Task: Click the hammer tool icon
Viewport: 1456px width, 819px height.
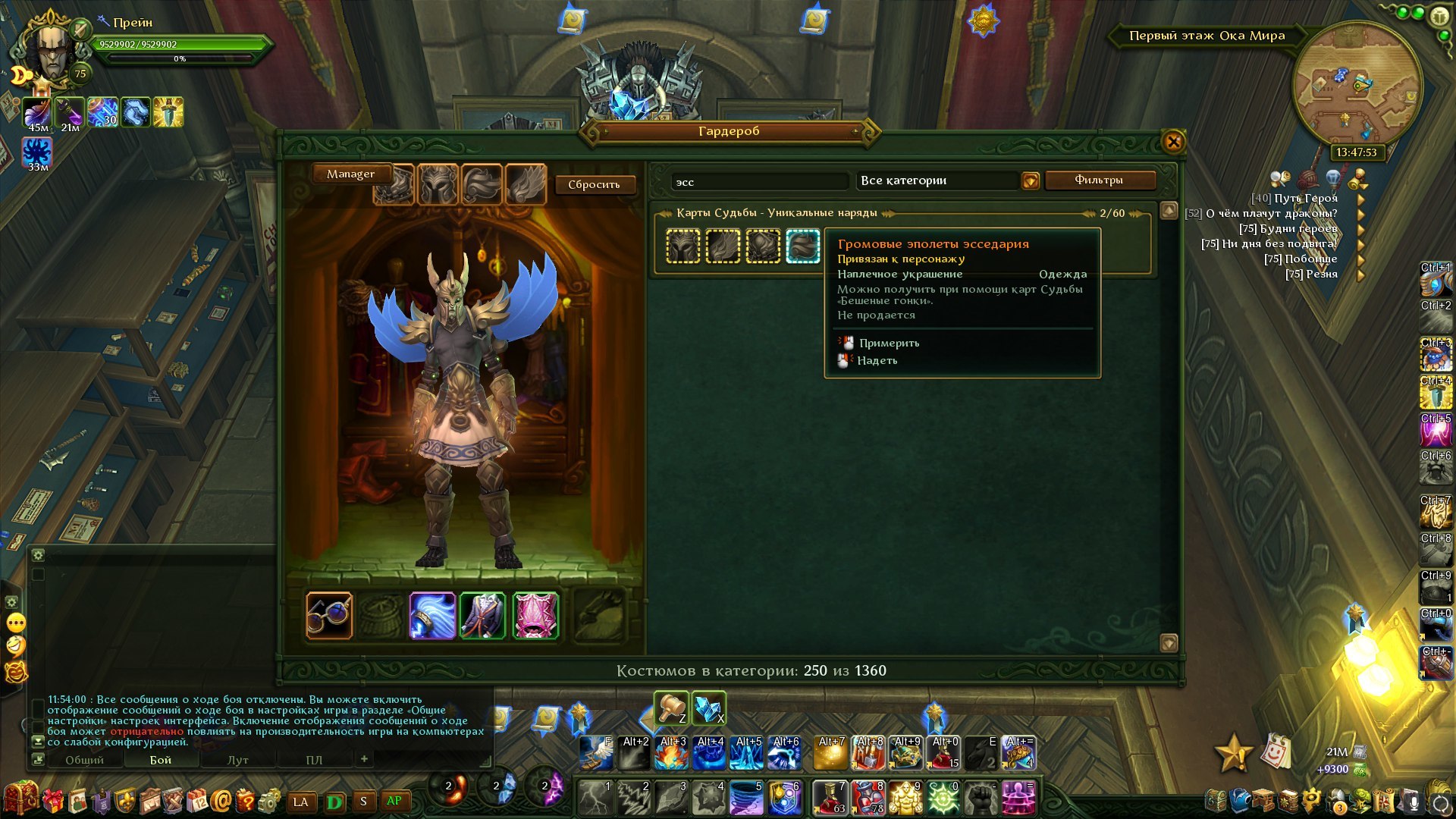Action: point(671,708)
